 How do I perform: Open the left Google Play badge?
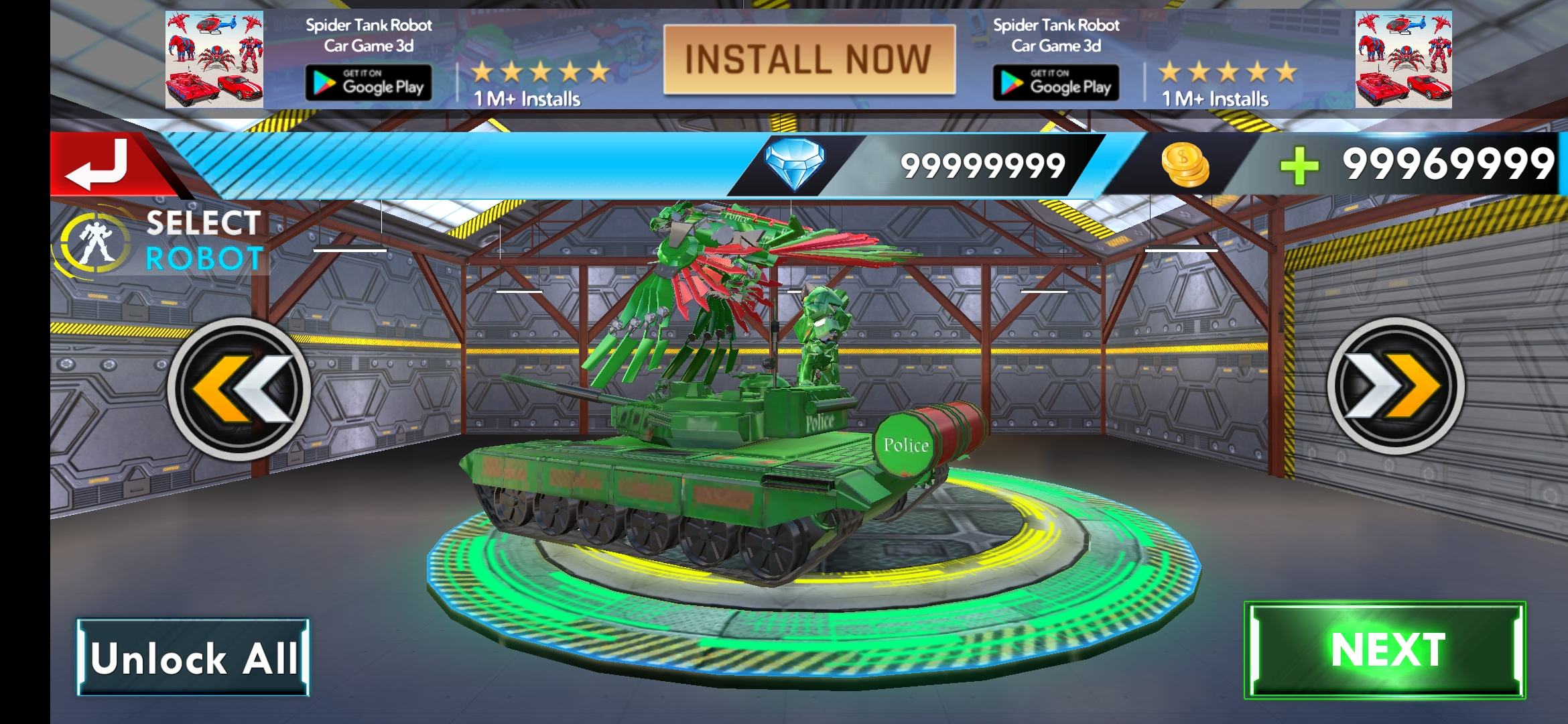coord(369,83)
